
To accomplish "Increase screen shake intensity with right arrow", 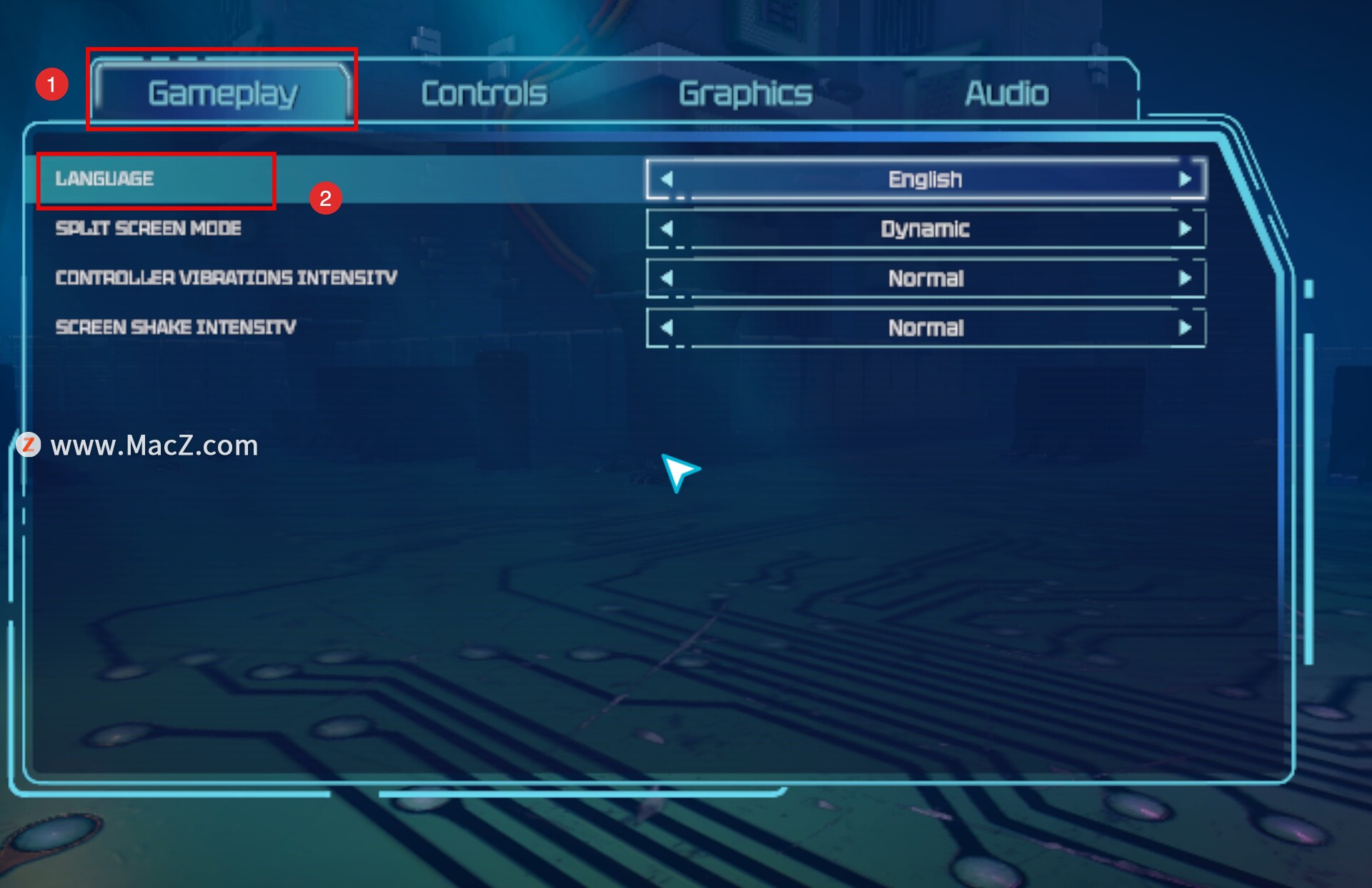I will (1184, 327).
